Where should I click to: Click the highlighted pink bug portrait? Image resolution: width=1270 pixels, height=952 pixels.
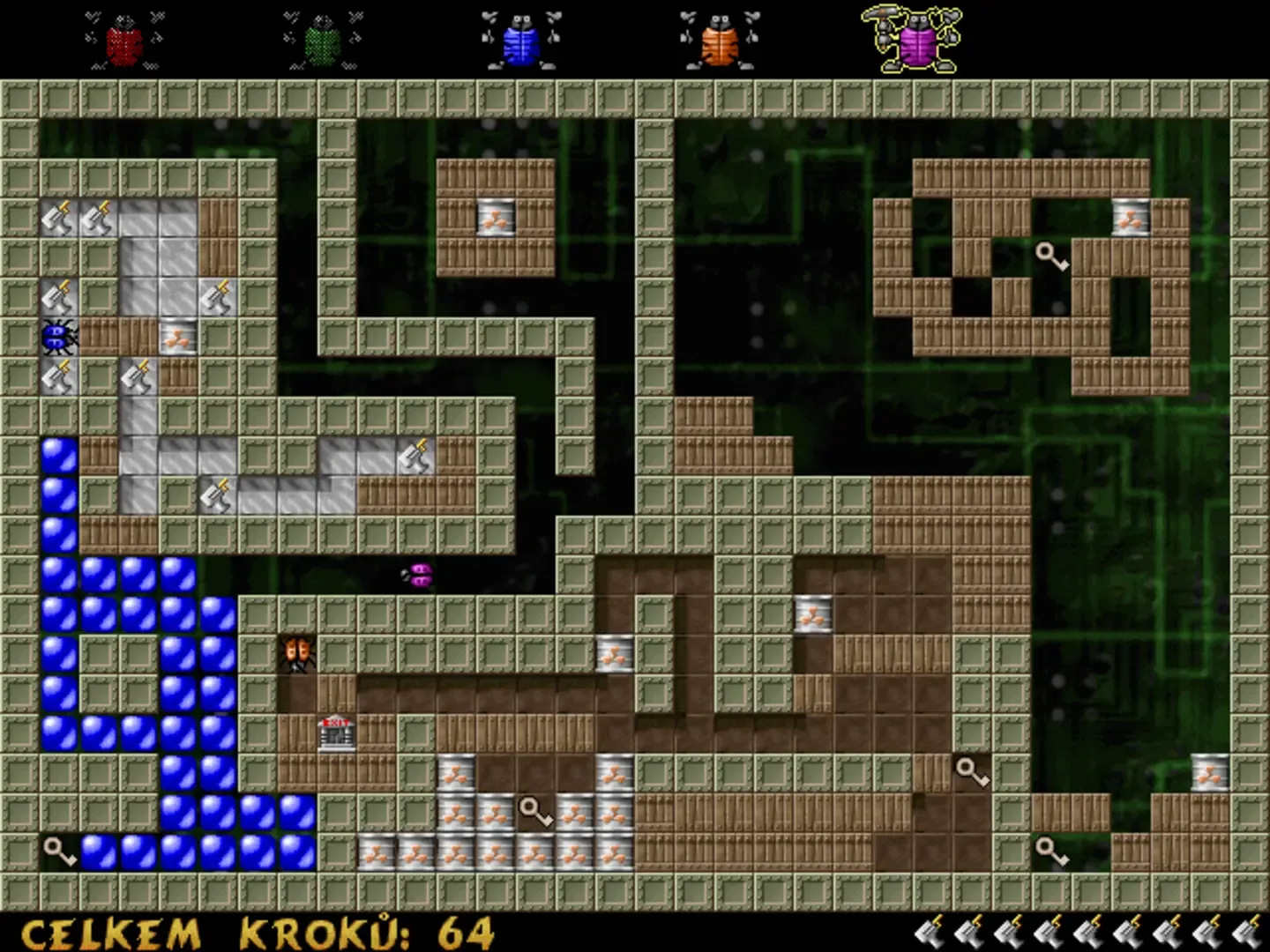(x=917, y=40)
